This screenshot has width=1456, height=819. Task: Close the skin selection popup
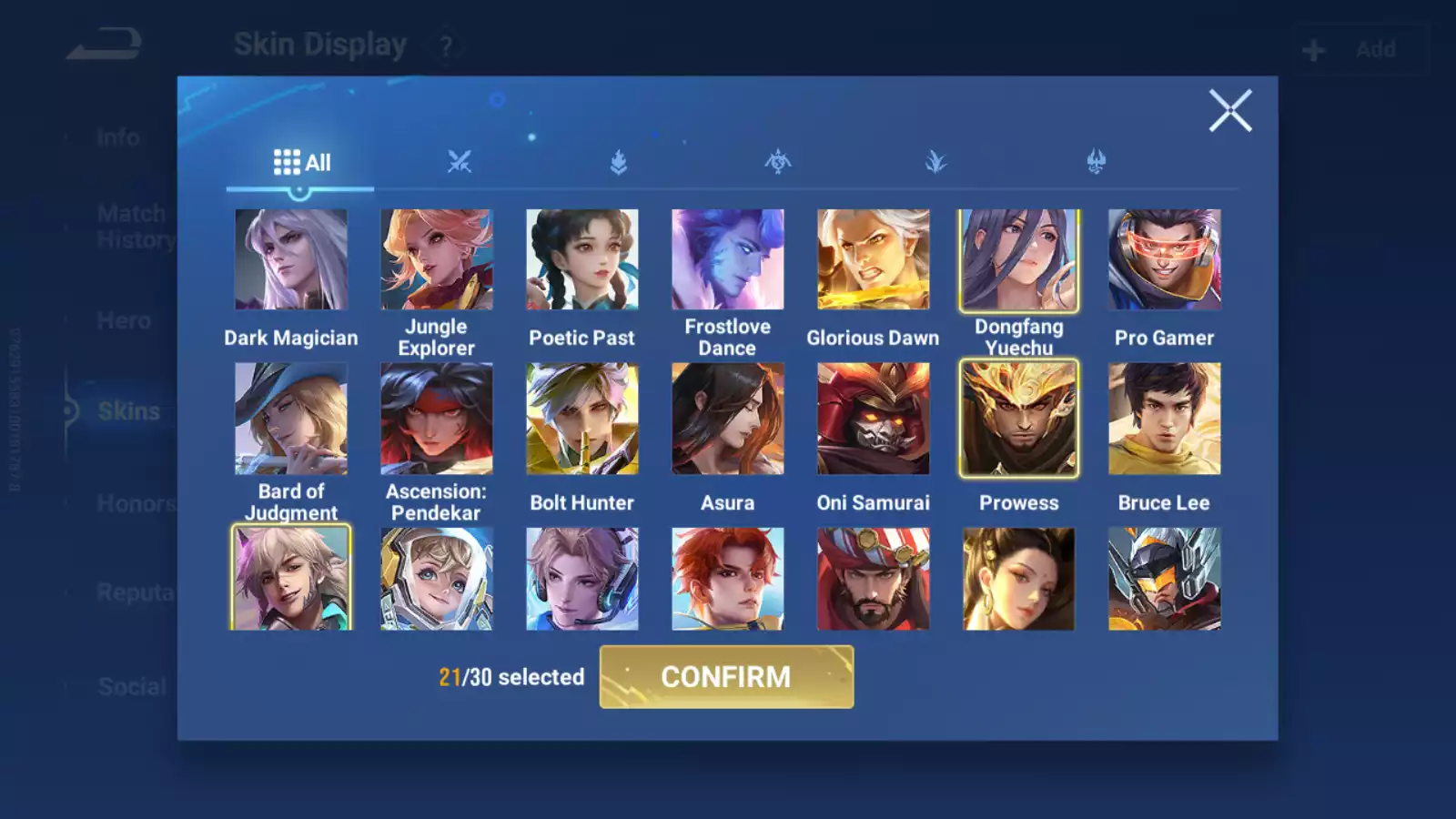[1230, 111]
